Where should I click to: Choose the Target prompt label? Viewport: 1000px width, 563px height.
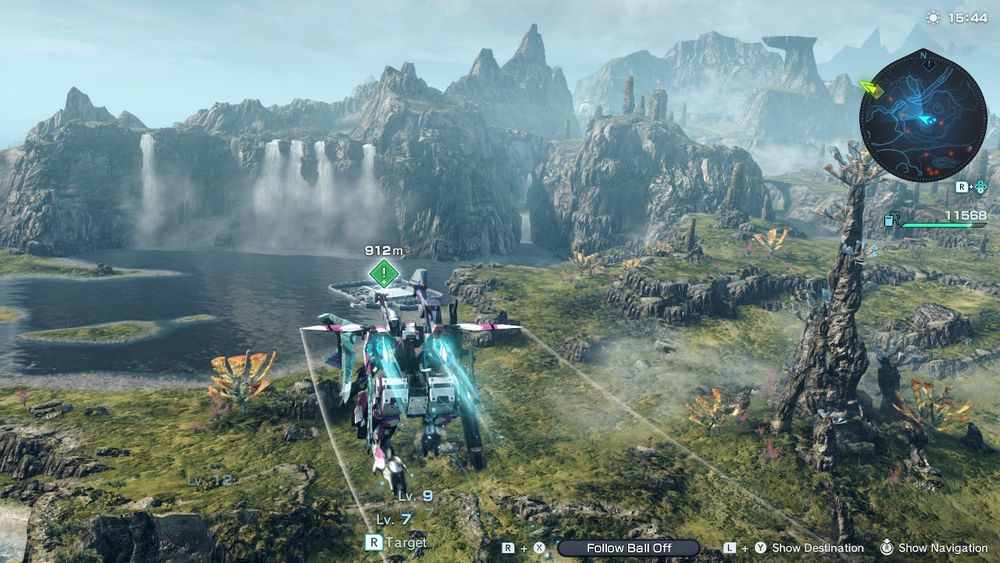click(x=407, y=542)
